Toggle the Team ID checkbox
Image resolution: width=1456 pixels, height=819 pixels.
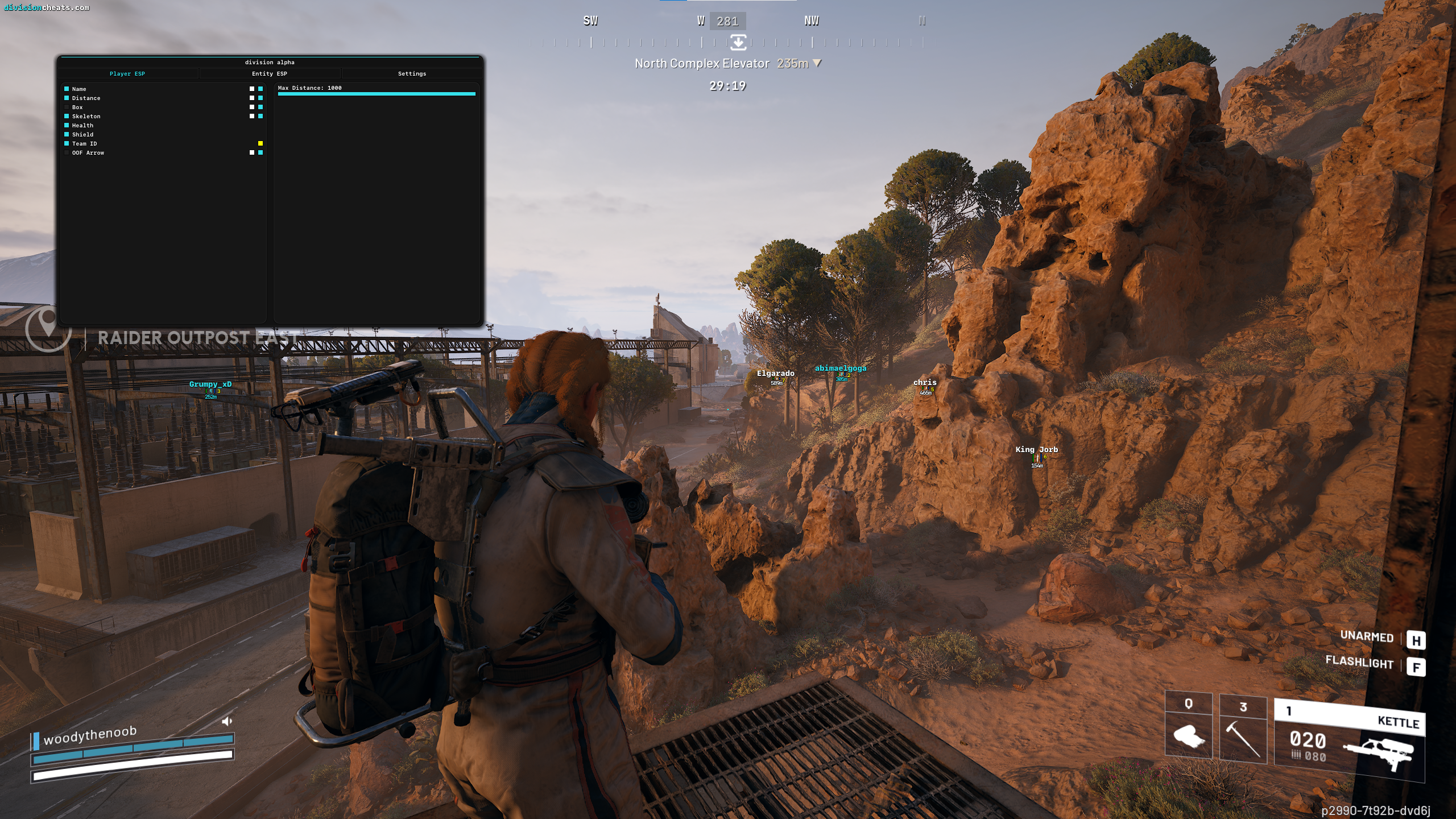pyautogui.click(x=67, y=144)
